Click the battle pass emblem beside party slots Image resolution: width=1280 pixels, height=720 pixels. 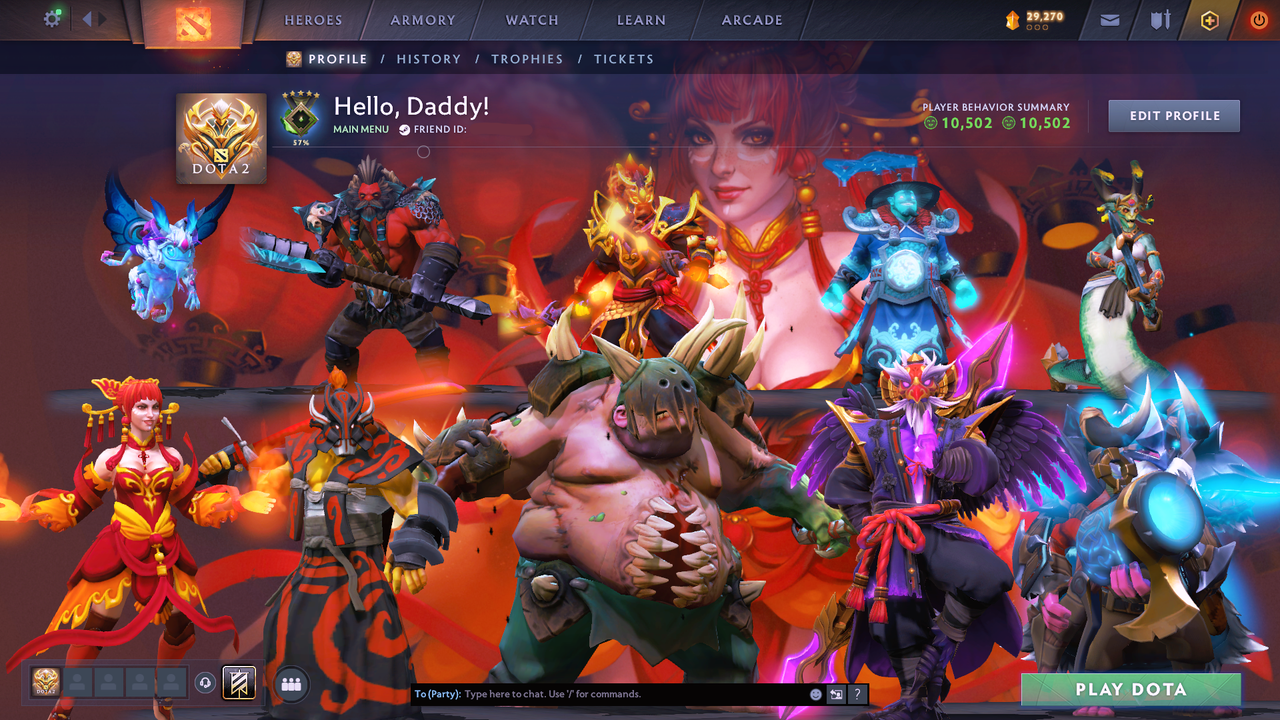238,684
